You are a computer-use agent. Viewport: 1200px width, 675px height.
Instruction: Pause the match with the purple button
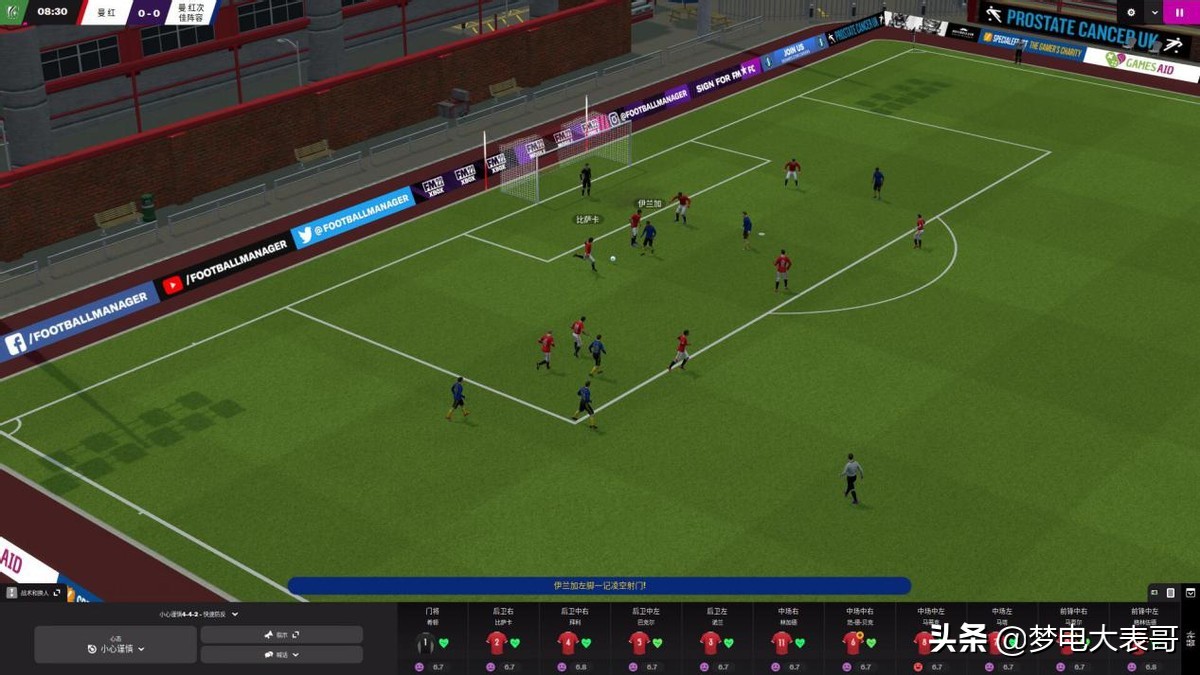1180,13
